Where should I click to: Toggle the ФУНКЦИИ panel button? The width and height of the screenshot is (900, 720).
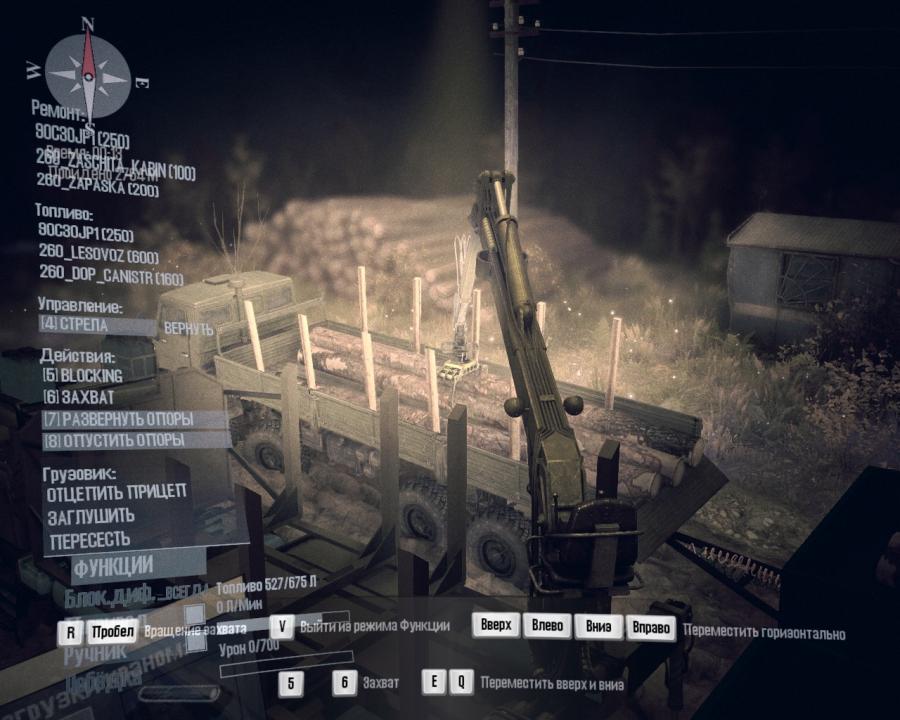(x=112, y=564)
